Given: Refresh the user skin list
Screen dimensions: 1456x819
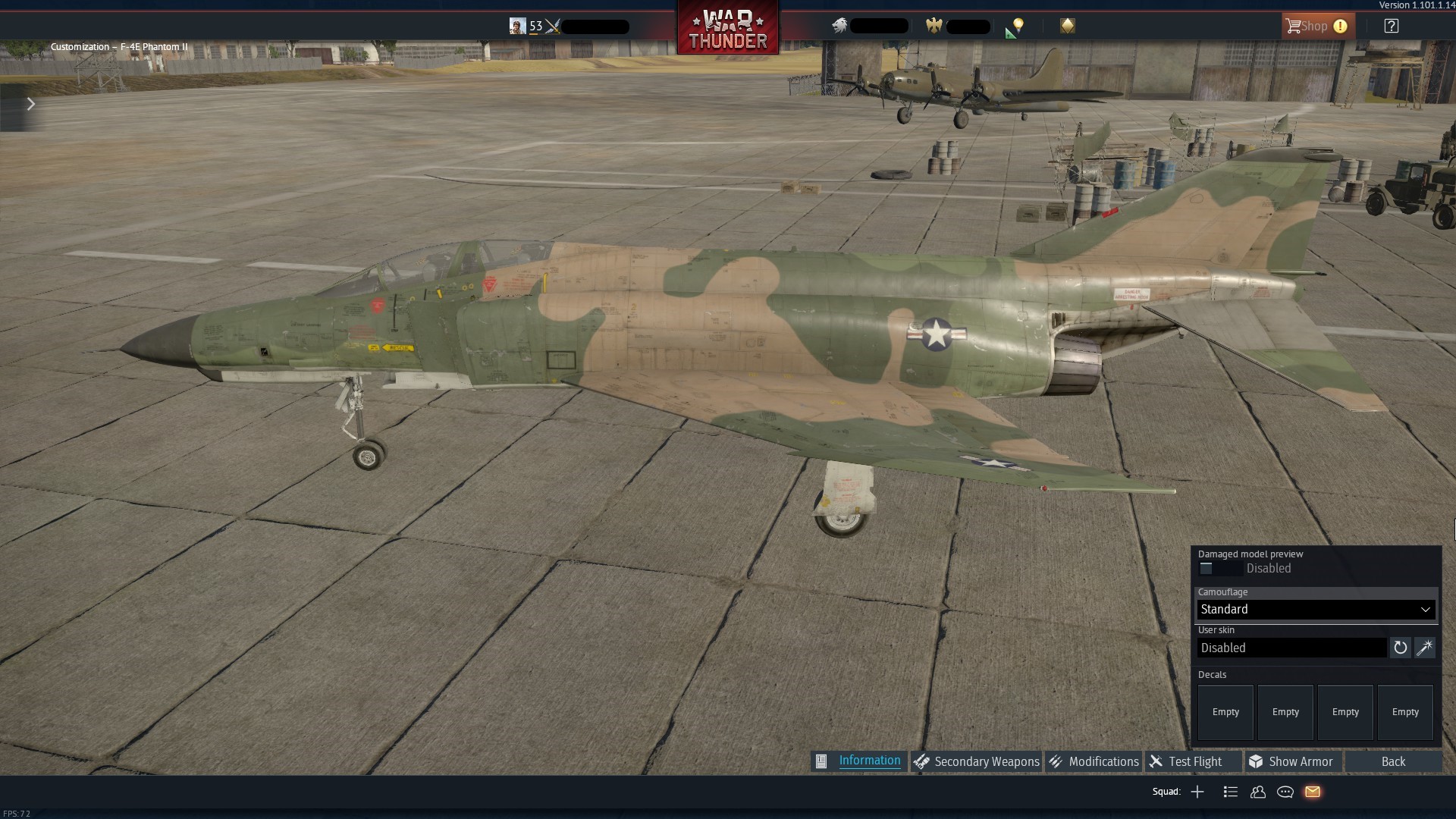Looking at the screenshot, I should click(1399, 648).
